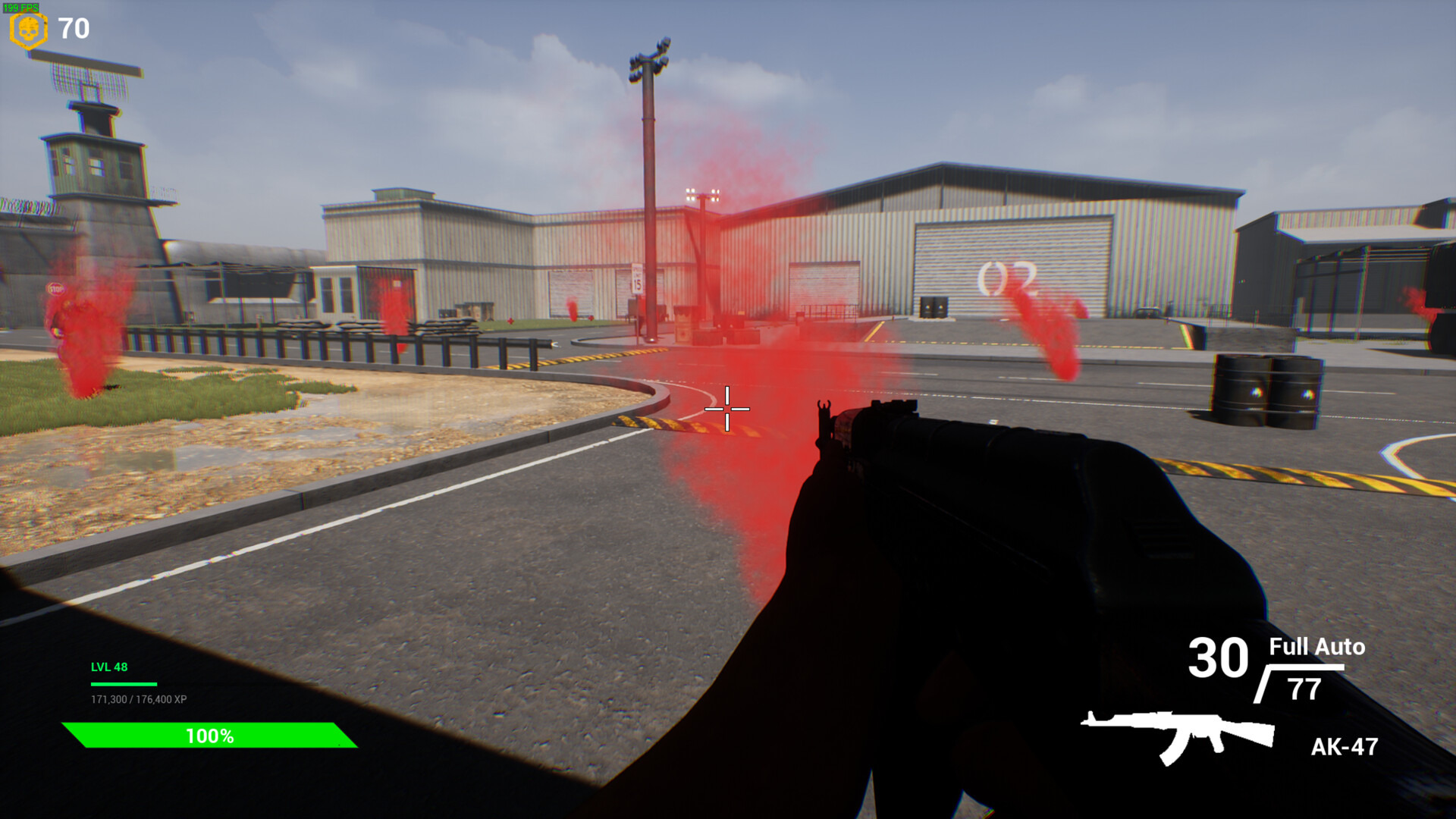Click the magazine ammo count 30
The width and height of the screenshot is (1456, 819).
1221,658
